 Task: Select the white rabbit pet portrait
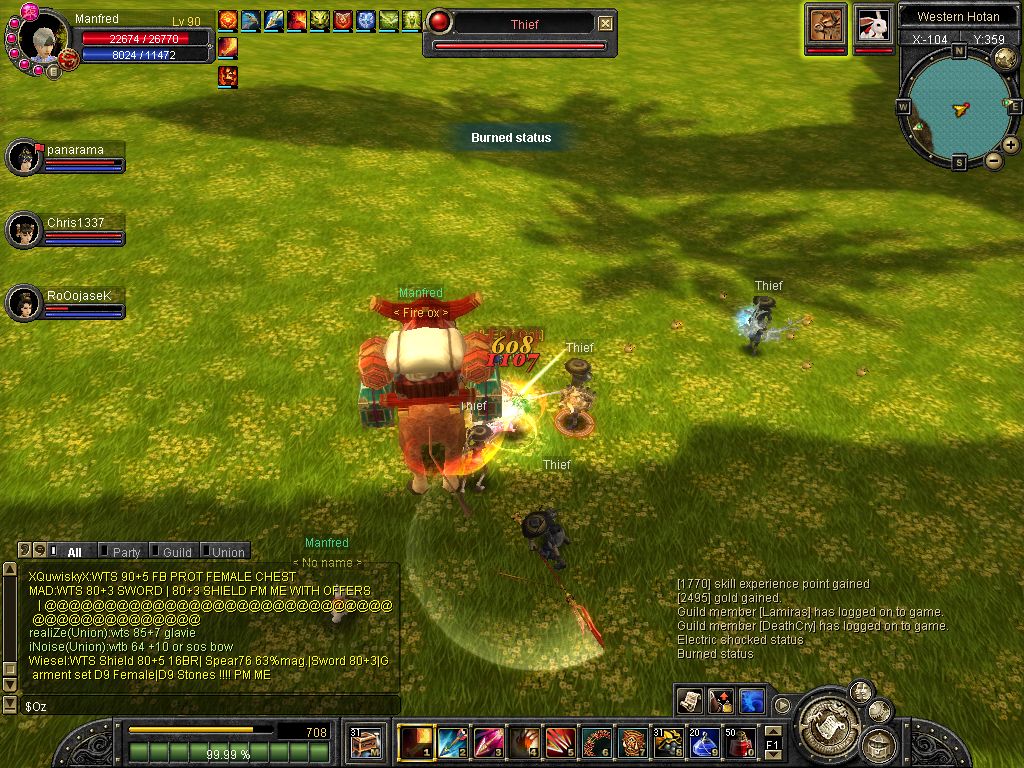[873, 24]
